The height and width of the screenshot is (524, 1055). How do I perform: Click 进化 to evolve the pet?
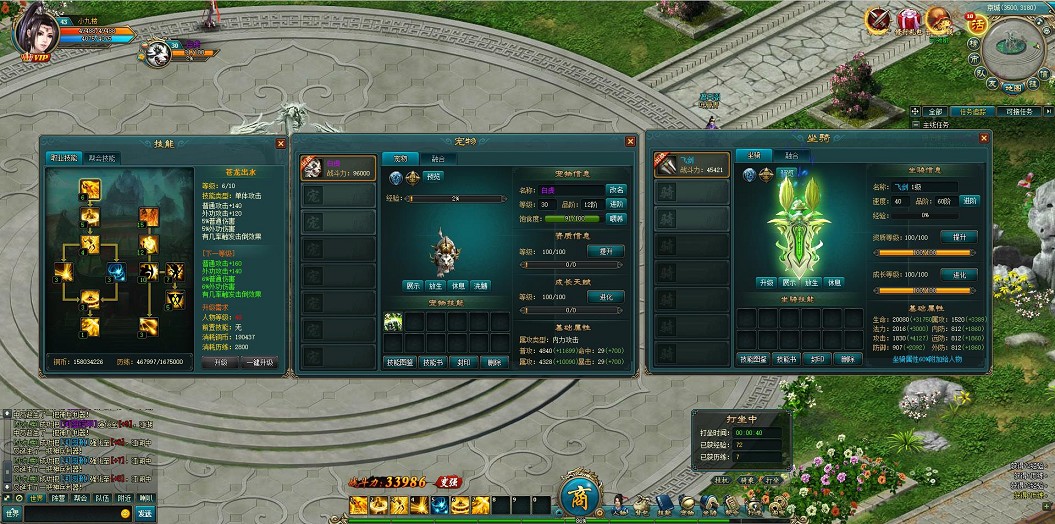click(x=606, y=297)
